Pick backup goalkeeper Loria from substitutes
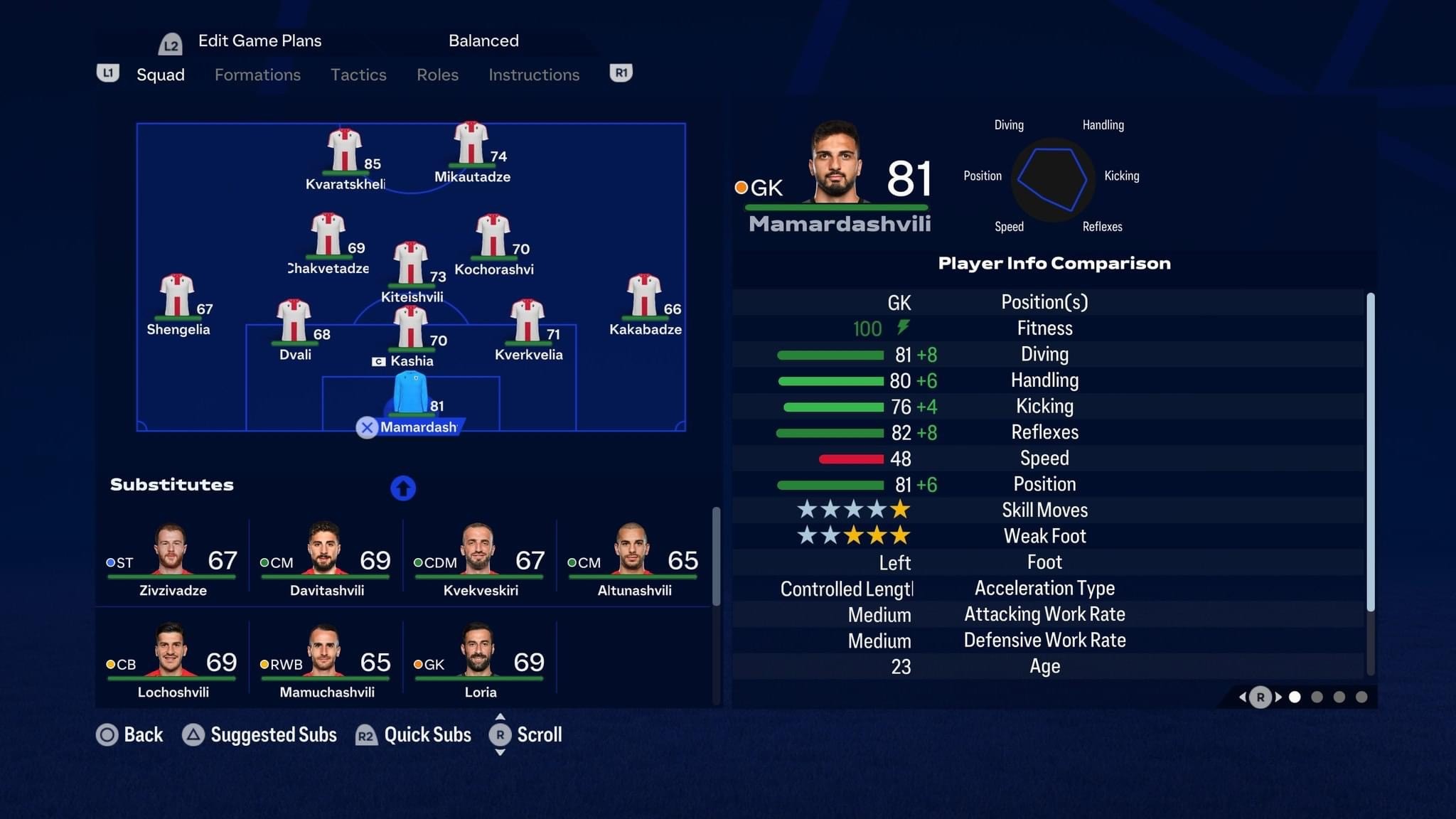This screenshot has width=1456, height=819. (x=480, y=662)
